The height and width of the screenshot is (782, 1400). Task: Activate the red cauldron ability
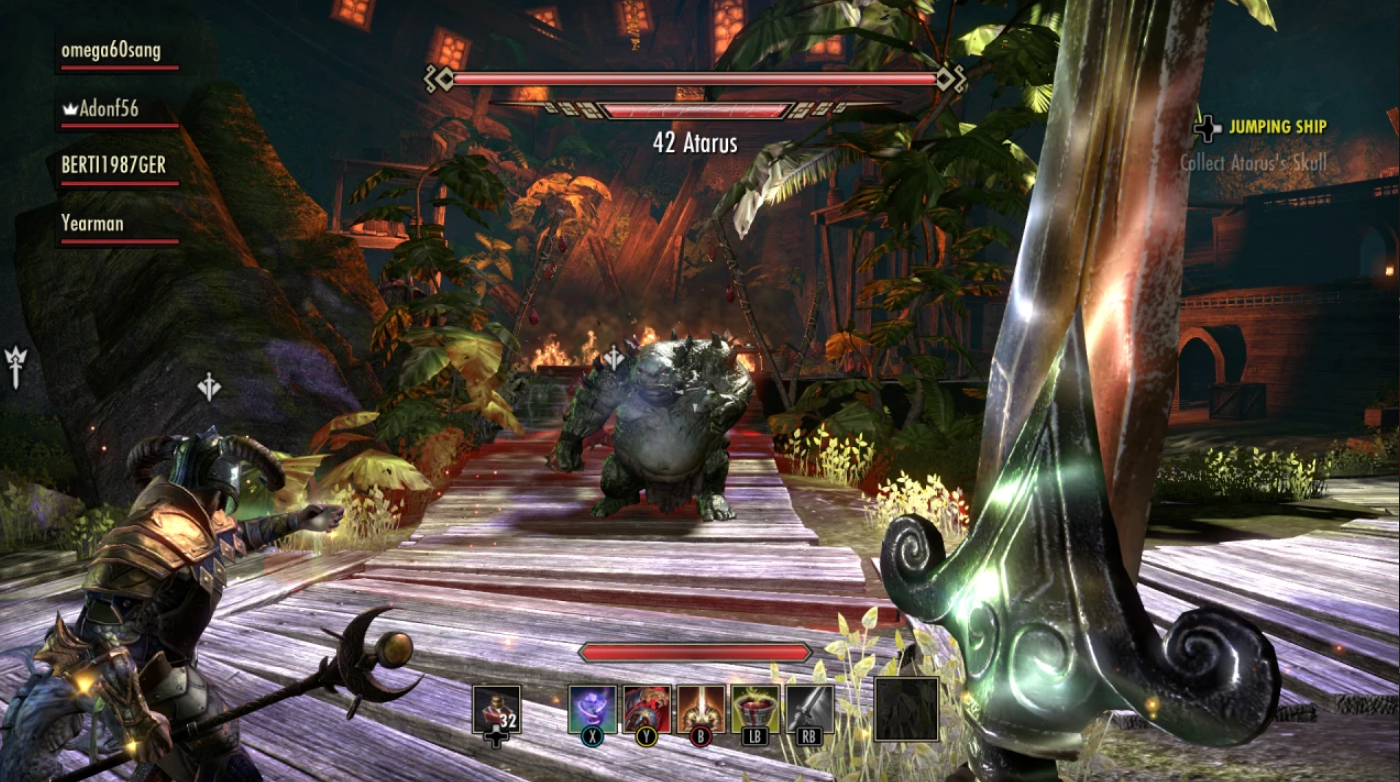tap(754, 709)
